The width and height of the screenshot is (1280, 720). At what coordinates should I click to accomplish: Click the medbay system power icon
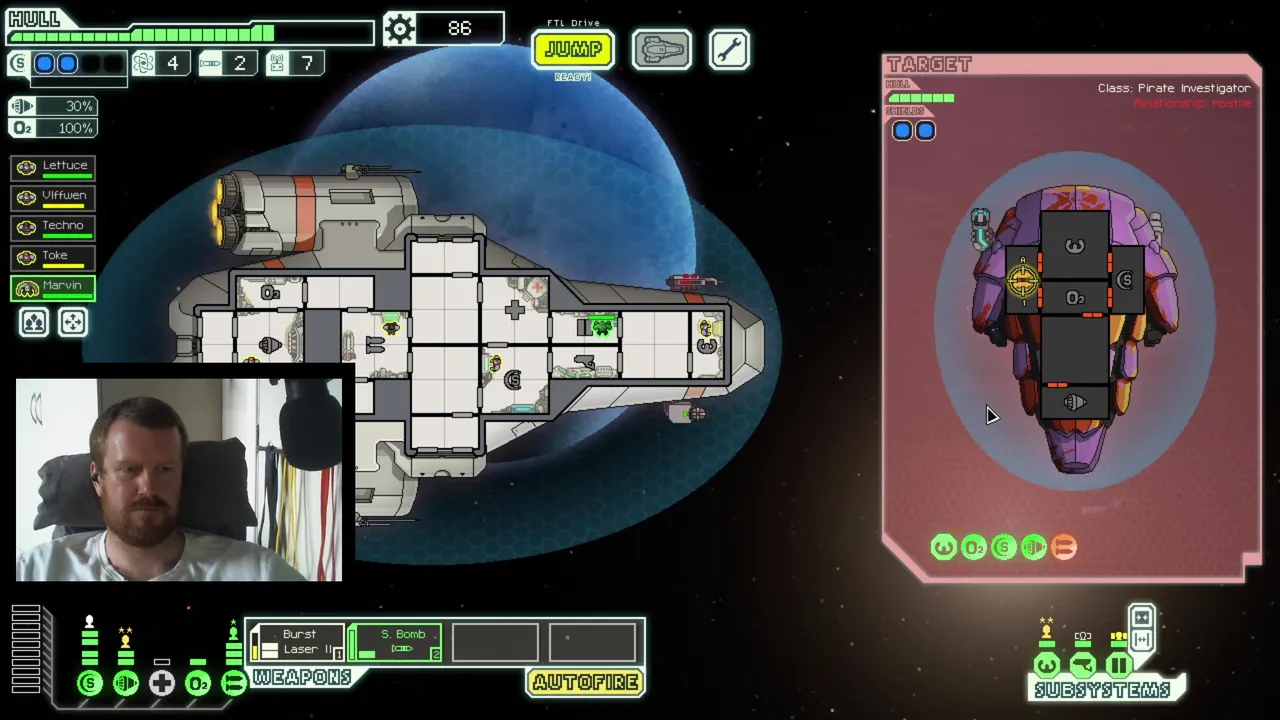pyautogui.click(x=162, y=683)
